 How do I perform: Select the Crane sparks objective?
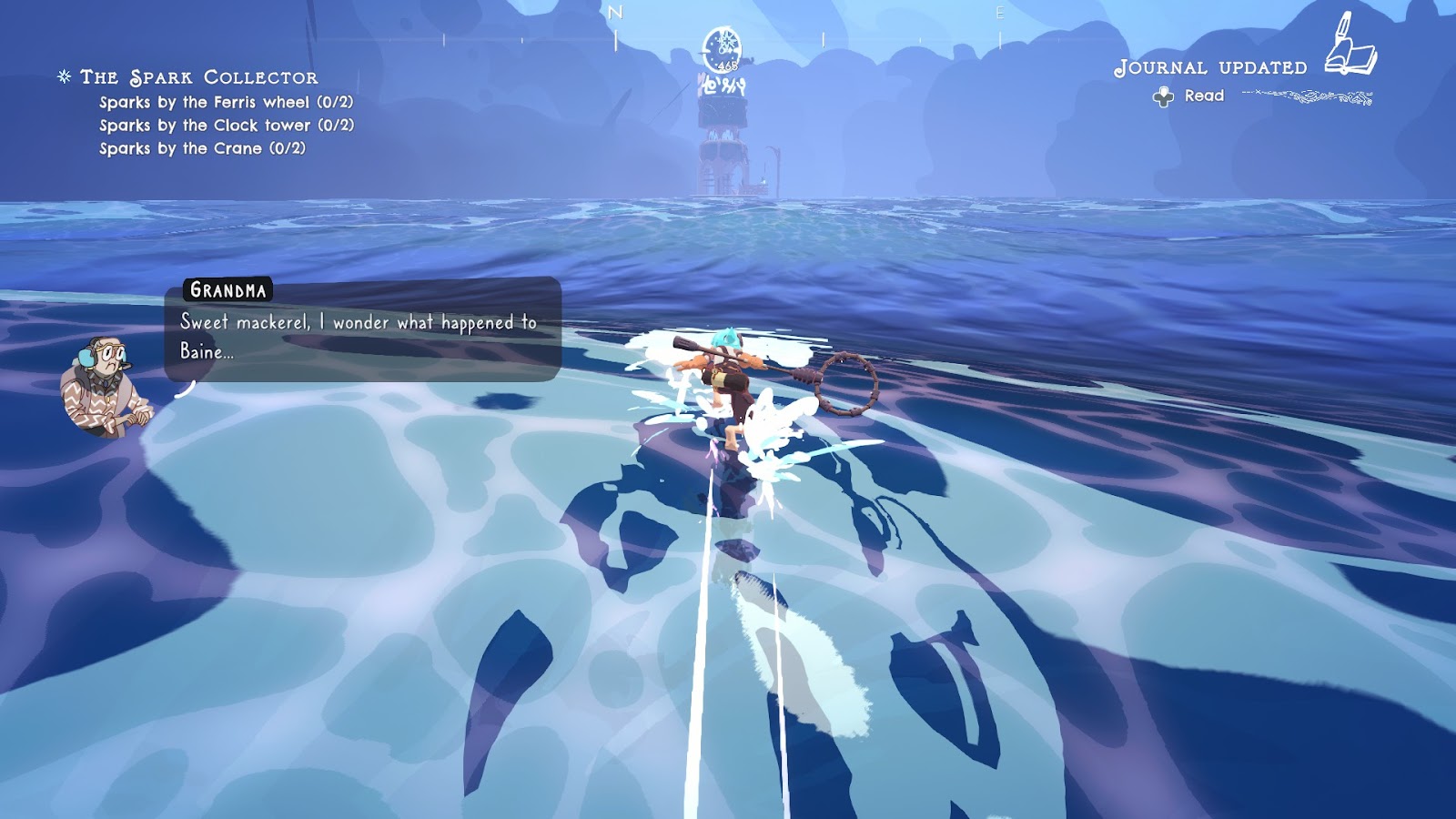tap(202, 148)
